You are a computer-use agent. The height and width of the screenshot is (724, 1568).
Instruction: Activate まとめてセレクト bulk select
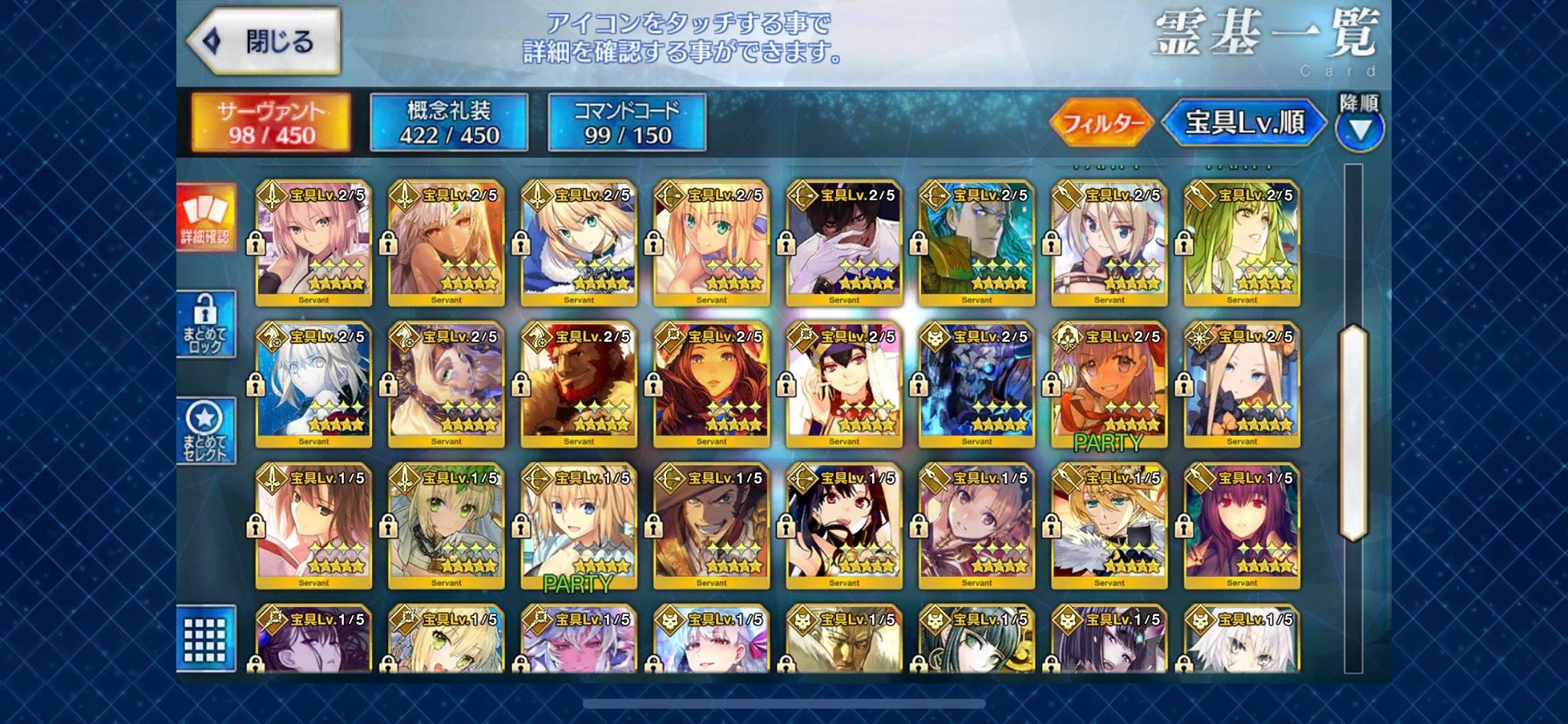[205, 431]
